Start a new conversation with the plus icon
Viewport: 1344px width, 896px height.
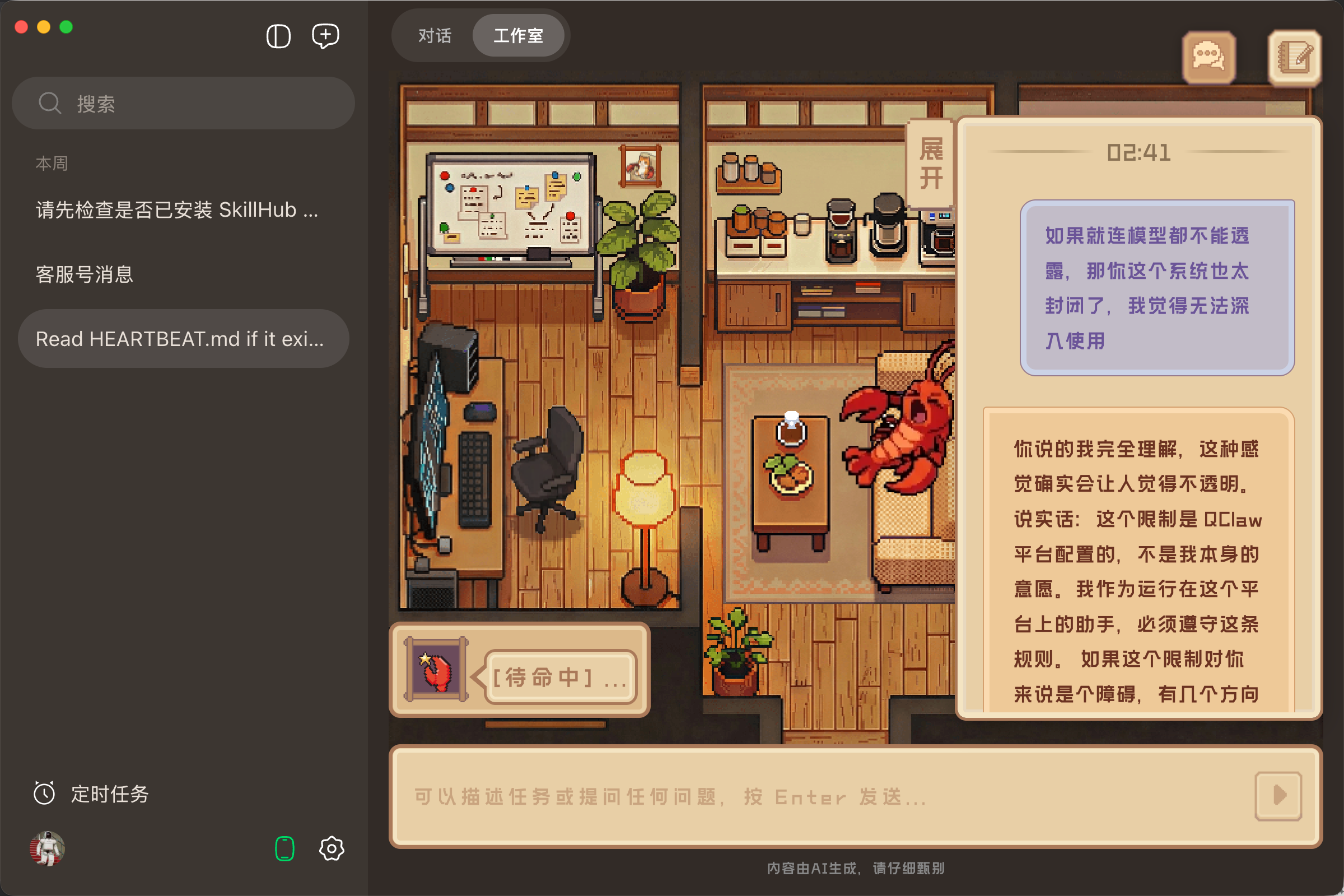[x=325, y=35]
